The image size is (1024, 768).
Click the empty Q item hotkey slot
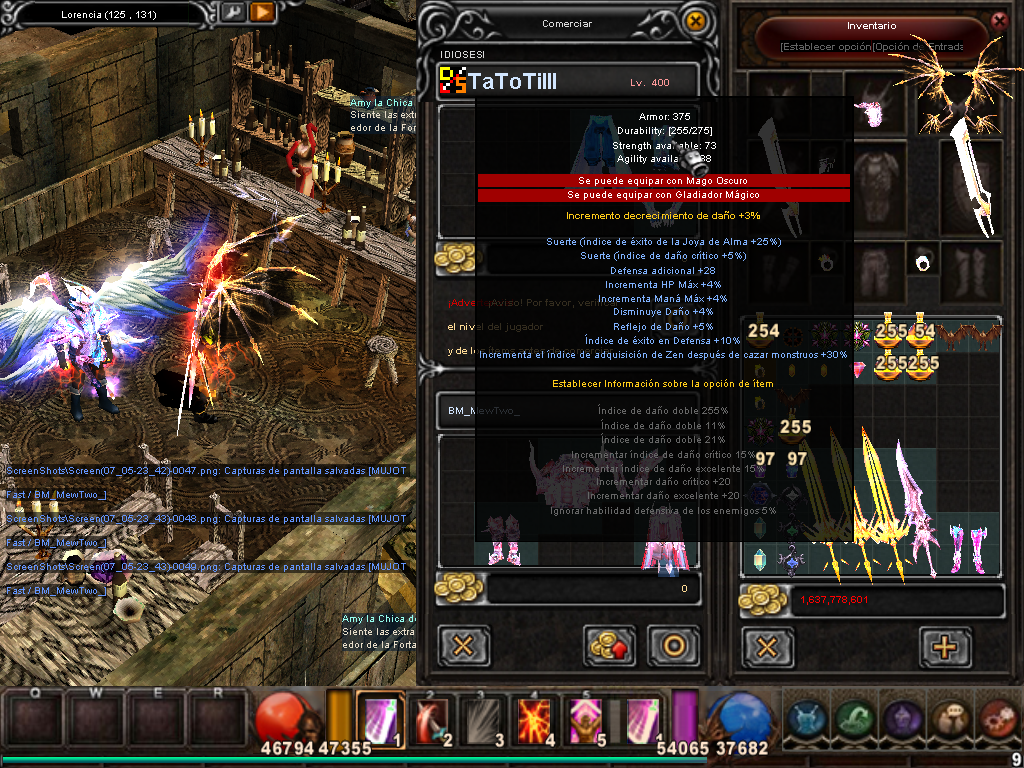pos(35,720)
